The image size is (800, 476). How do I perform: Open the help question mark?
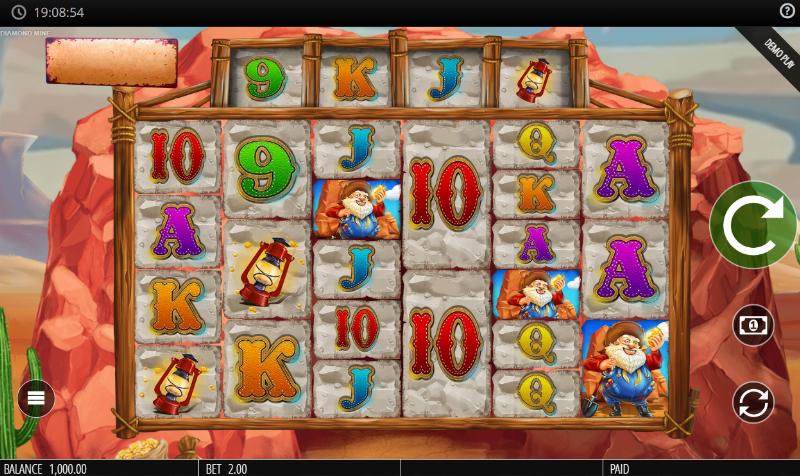(787, 11)
